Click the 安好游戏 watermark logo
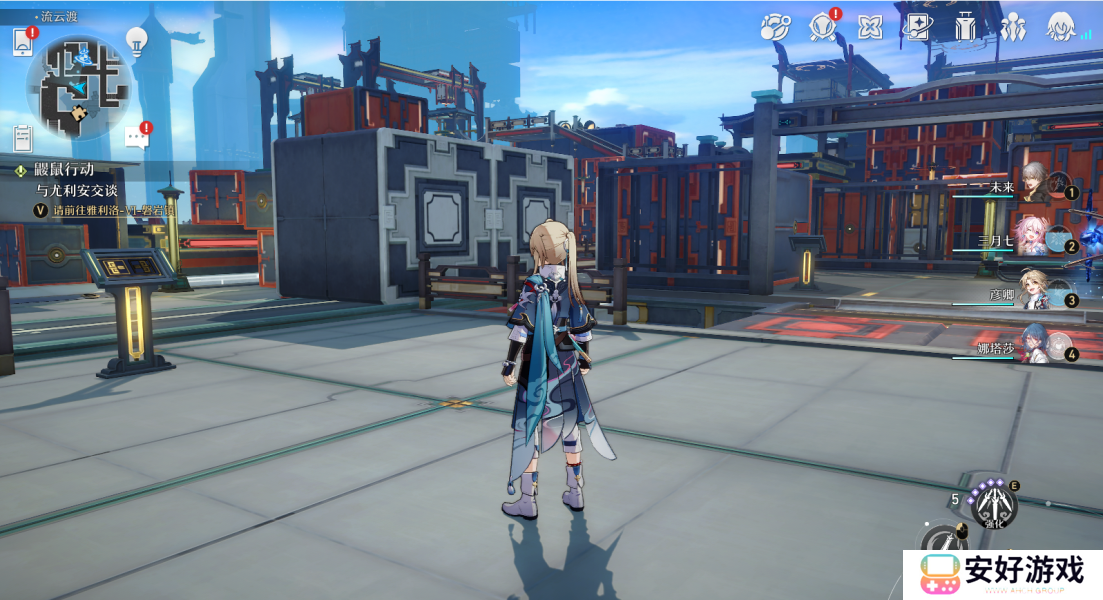 [x=1003, y=574]
